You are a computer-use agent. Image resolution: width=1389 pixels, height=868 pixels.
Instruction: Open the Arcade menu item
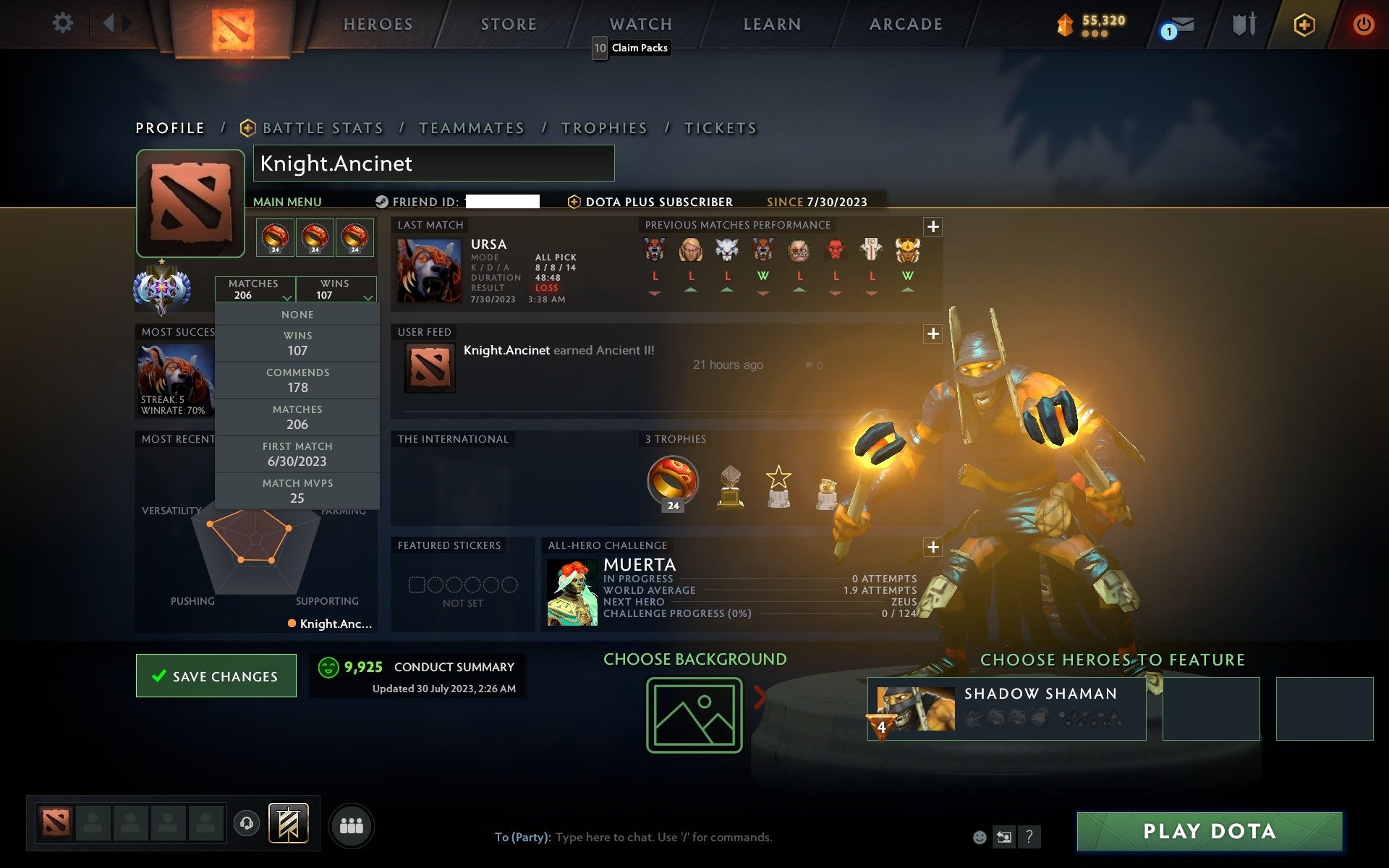click(904, 23)
